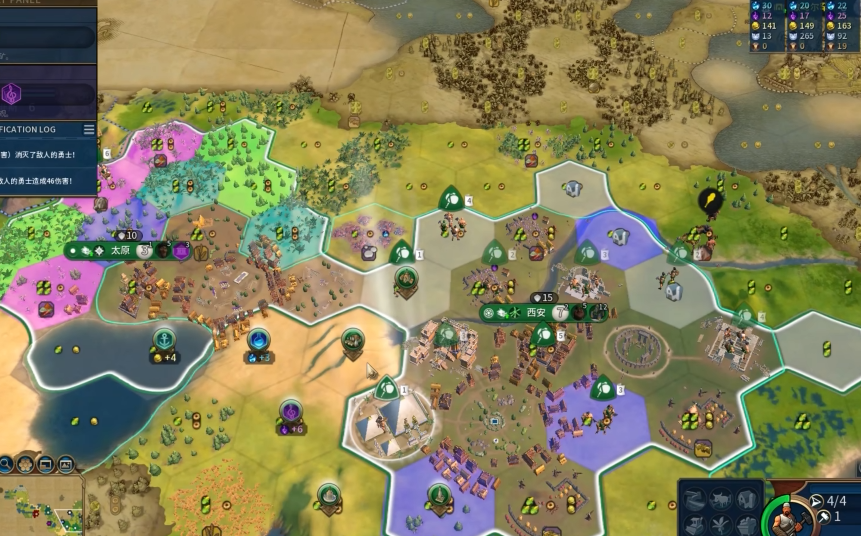
Task: Open the hex-pattern map lens options
Action: (25, 464)
